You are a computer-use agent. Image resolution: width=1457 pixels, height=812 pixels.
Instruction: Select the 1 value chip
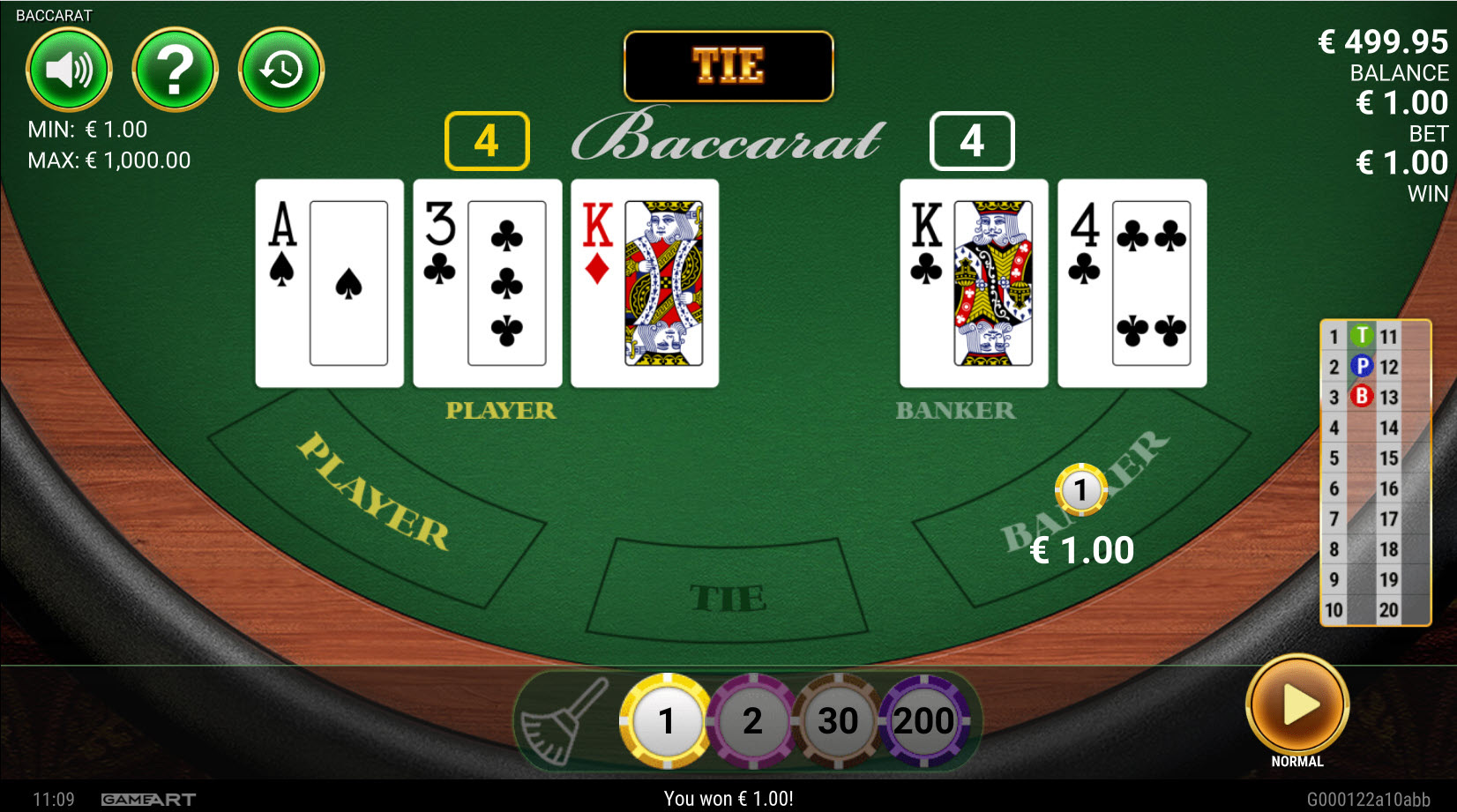(667, 720)
